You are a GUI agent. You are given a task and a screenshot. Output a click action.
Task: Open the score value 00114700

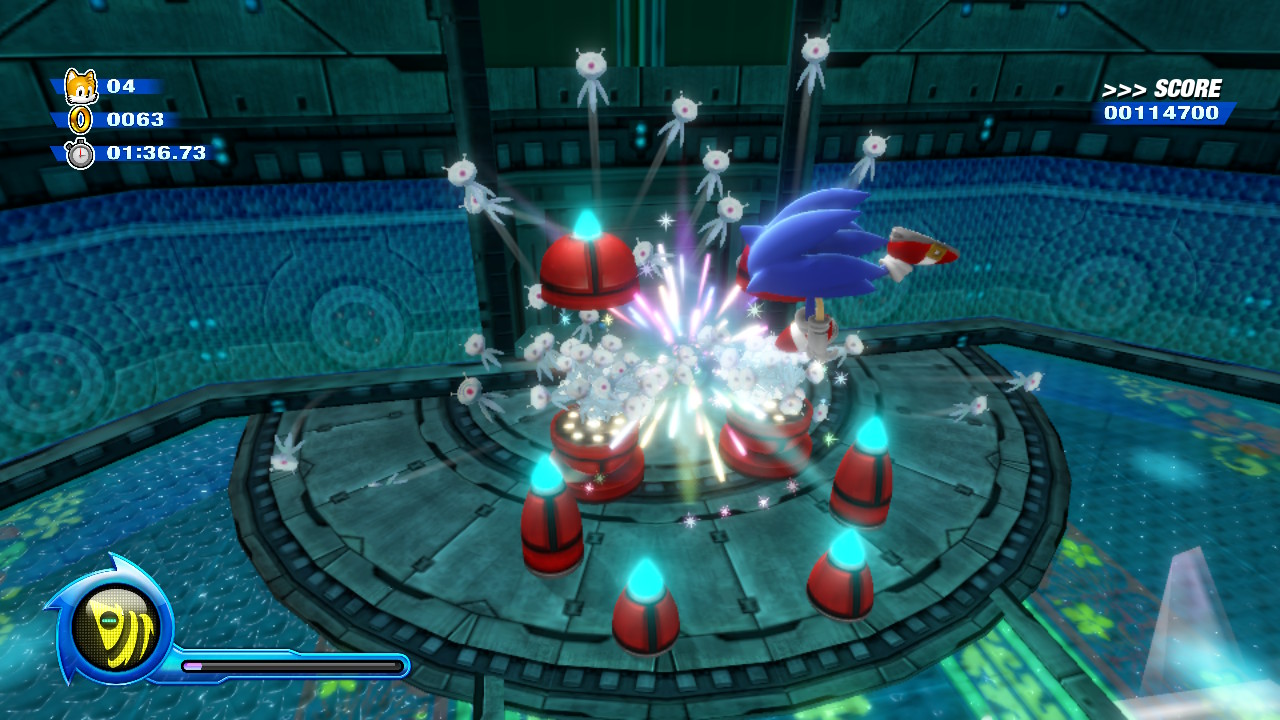coord(1162,114)
